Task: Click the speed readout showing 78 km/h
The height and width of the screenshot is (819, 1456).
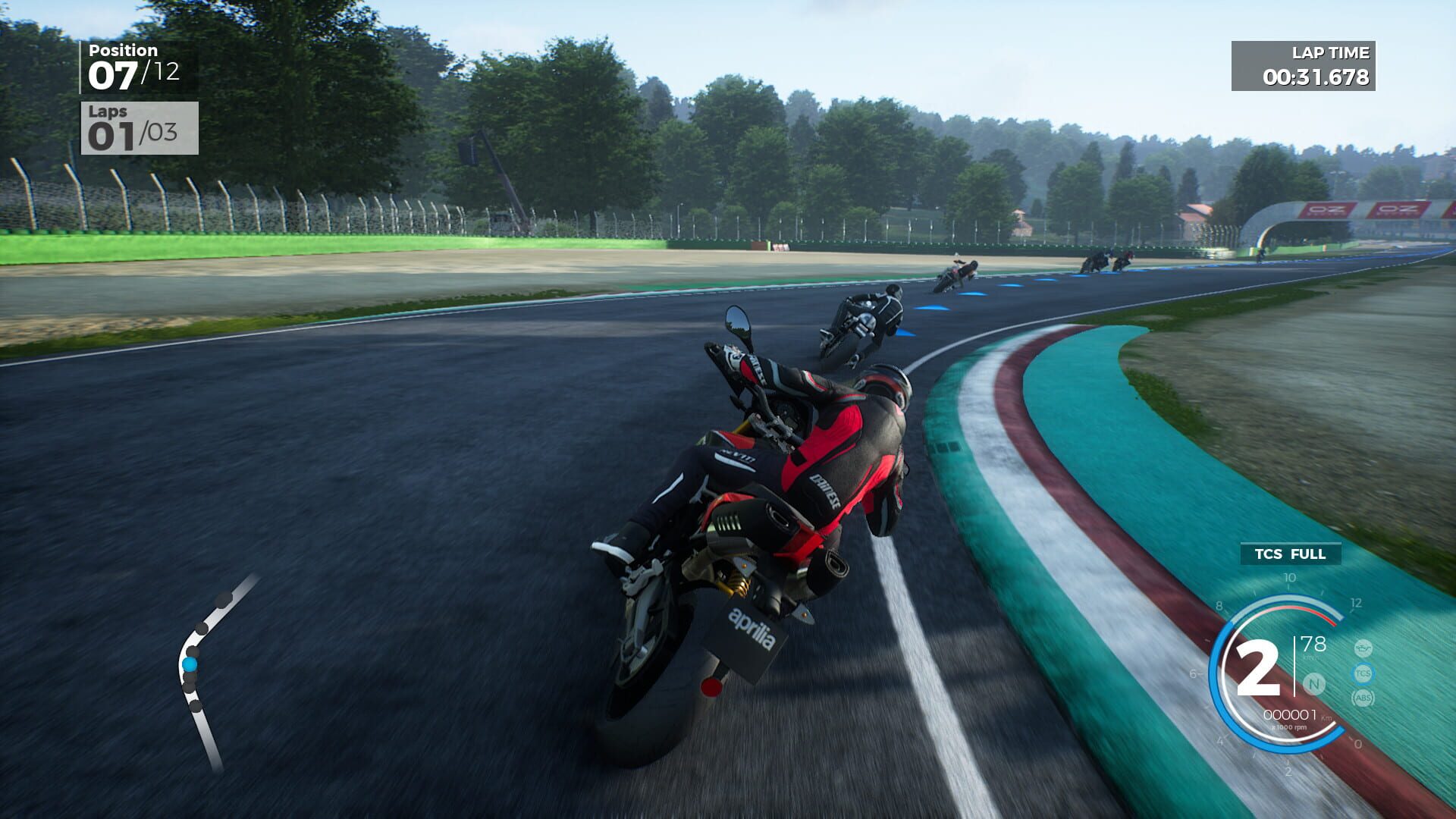Action: point(1313,645)
